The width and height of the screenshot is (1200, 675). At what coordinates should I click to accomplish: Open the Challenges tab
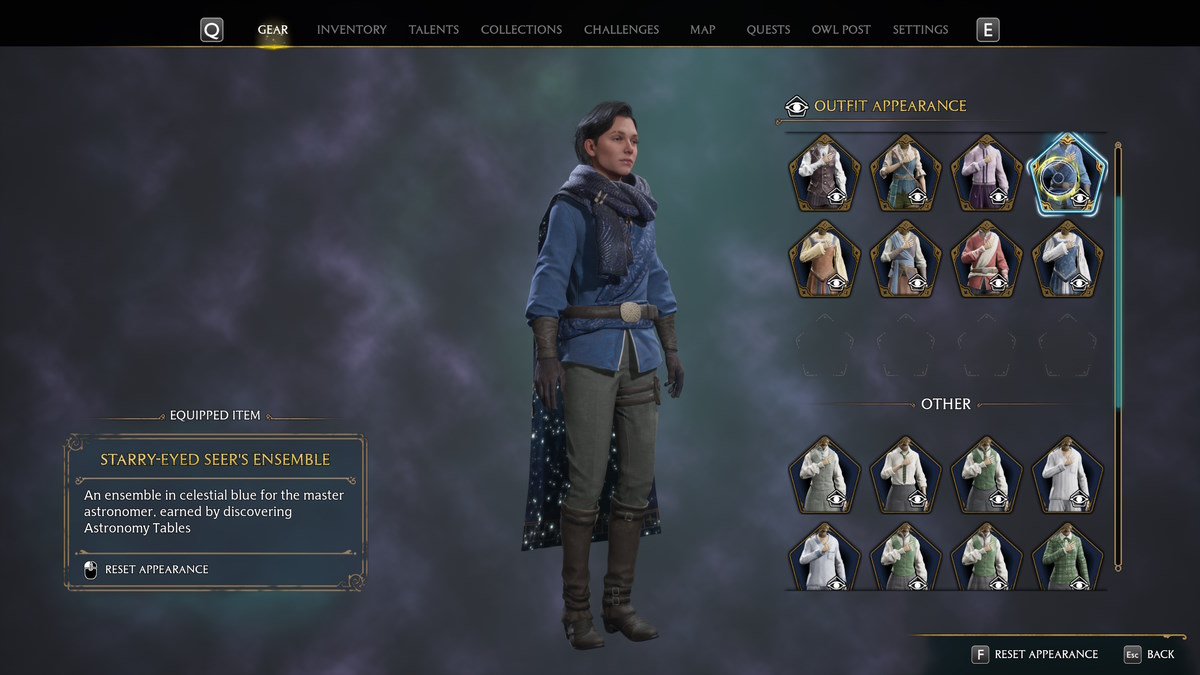coord(621,30)
